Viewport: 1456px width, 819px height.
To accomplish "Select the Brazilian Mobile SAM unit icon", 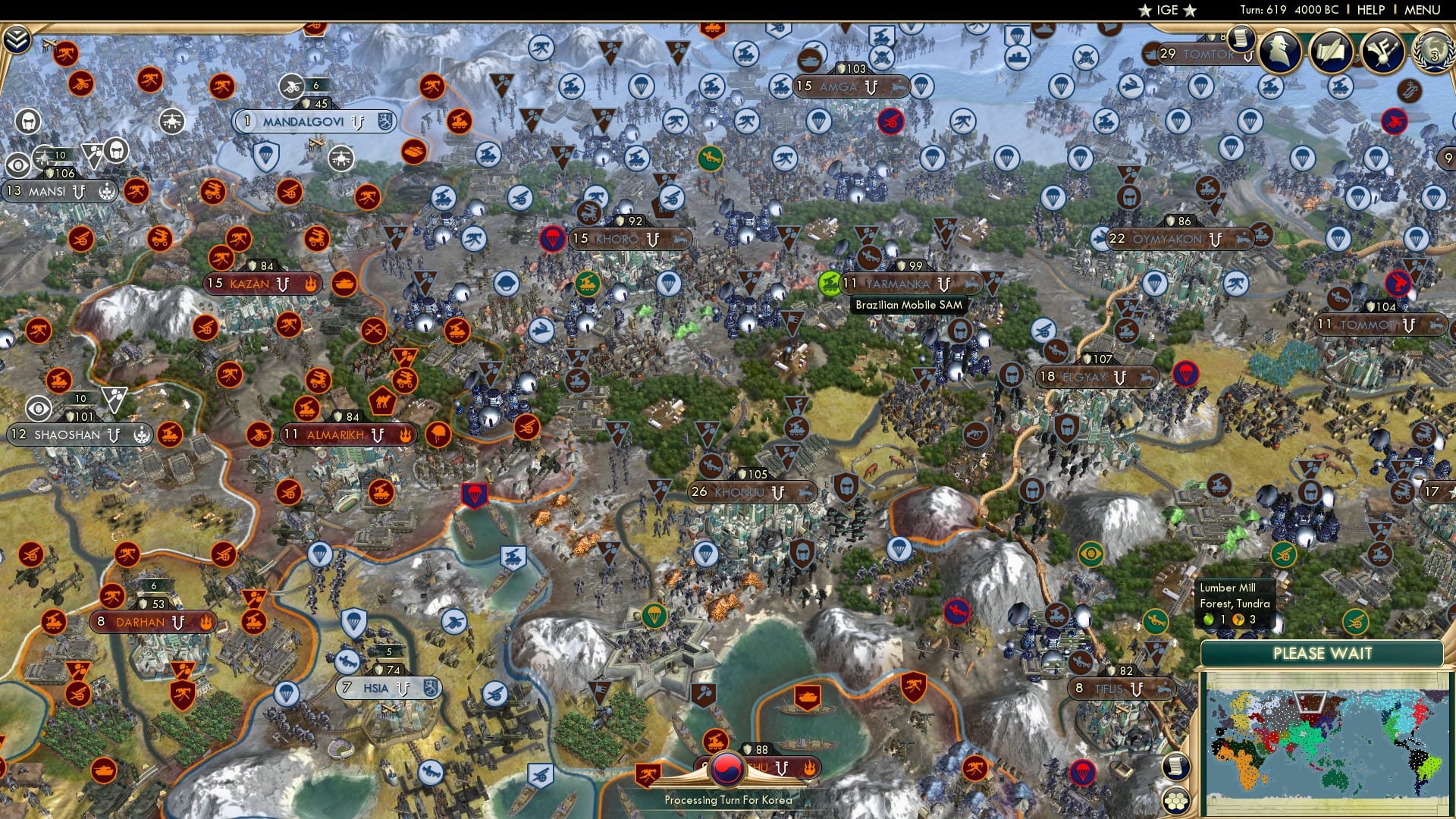I will [x=830, y=282].
